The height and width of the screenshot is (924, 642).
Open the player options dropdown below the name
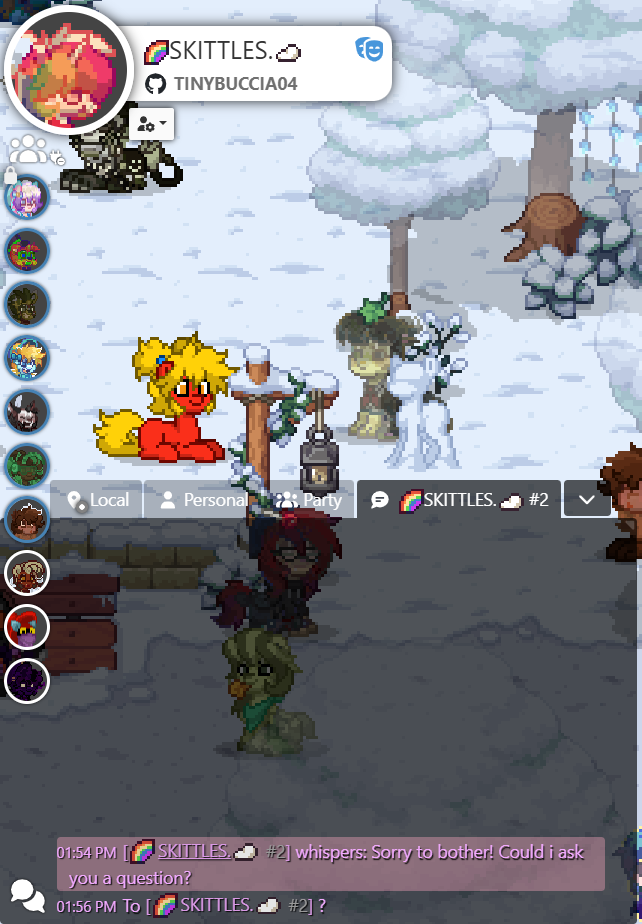point(152,124)
